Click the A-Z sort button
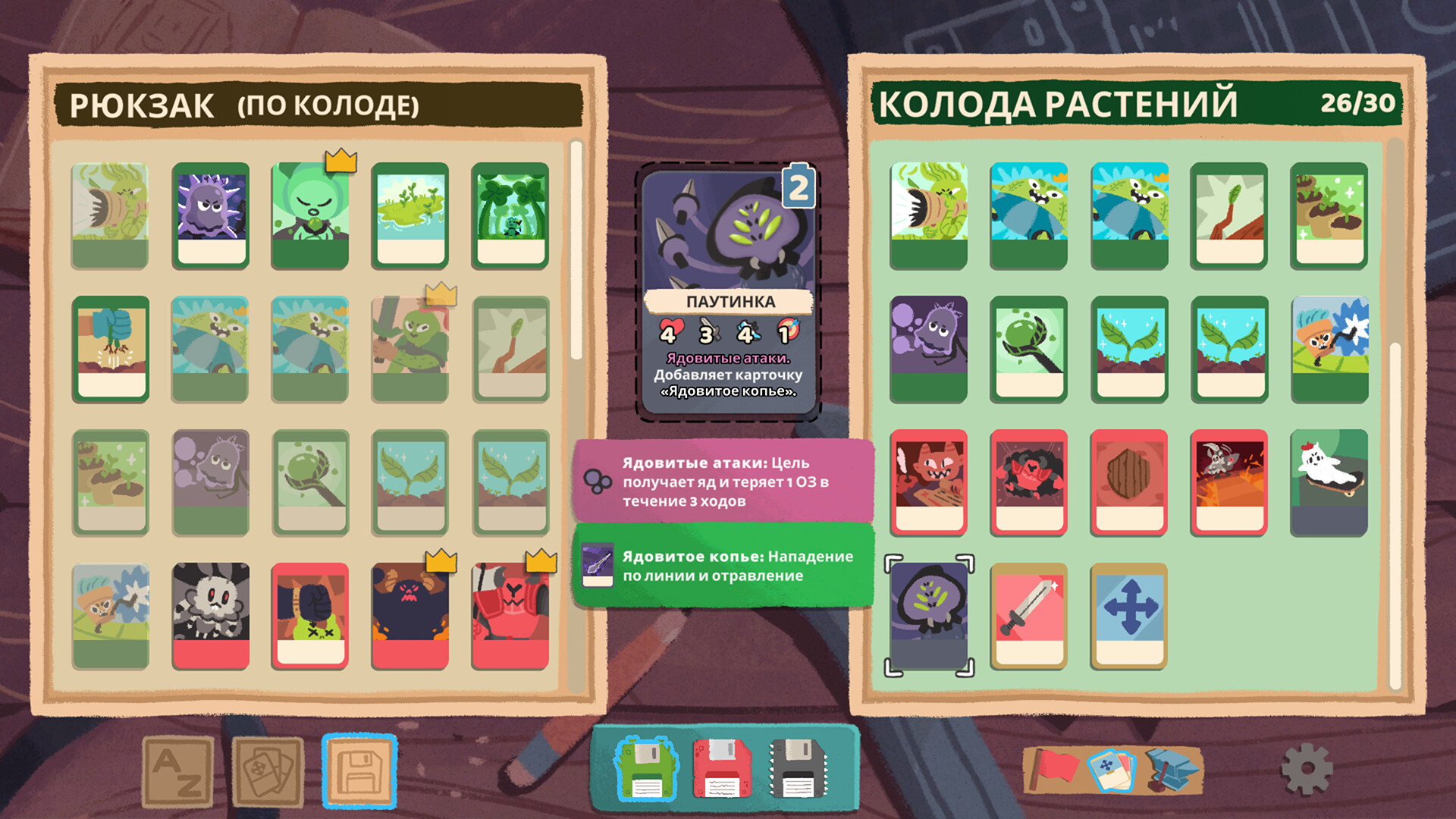This screenshot has height=819, width=1456. coord(178,772)
